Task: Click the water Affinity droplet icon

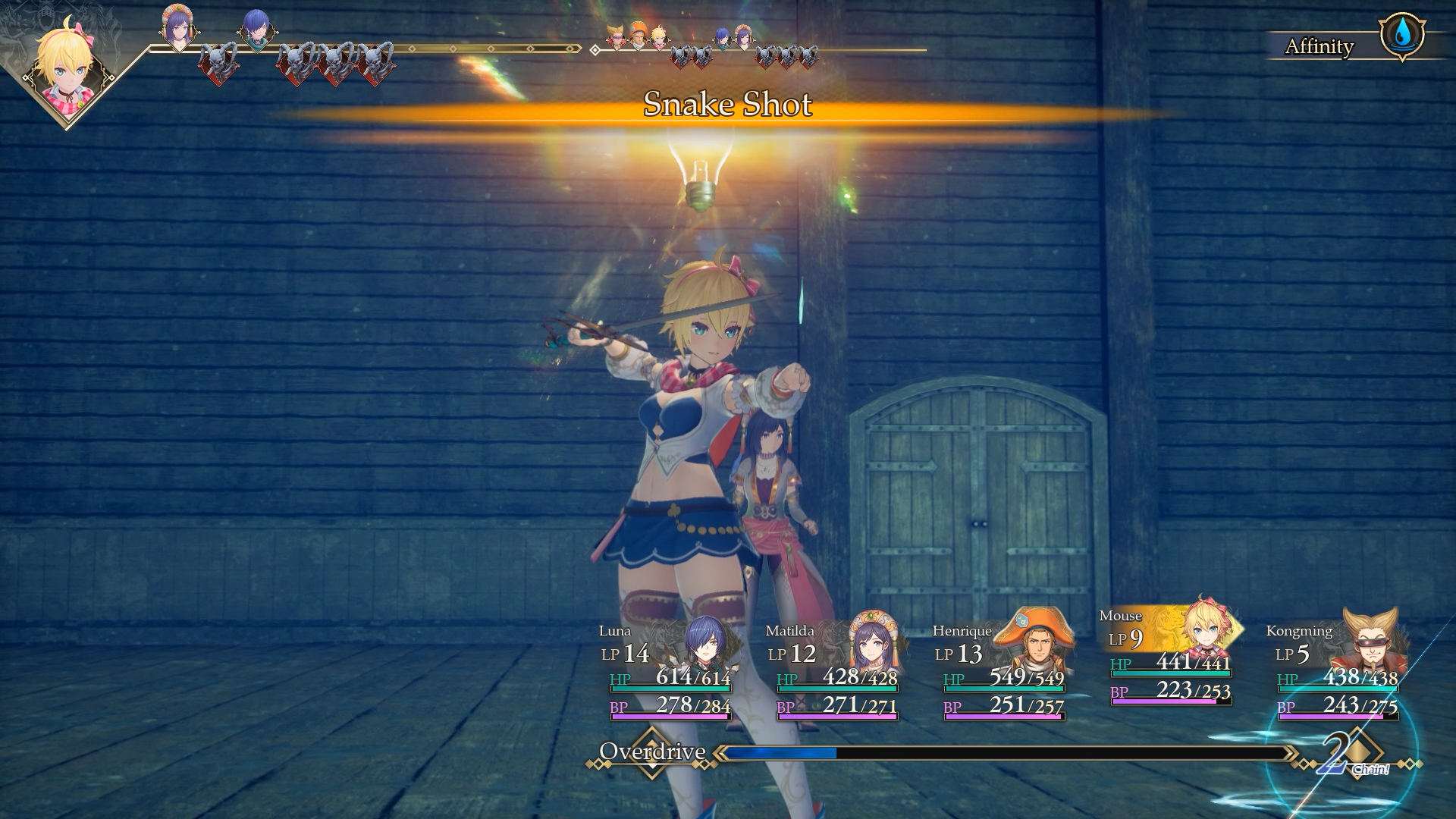Action: click(1402, 34)
